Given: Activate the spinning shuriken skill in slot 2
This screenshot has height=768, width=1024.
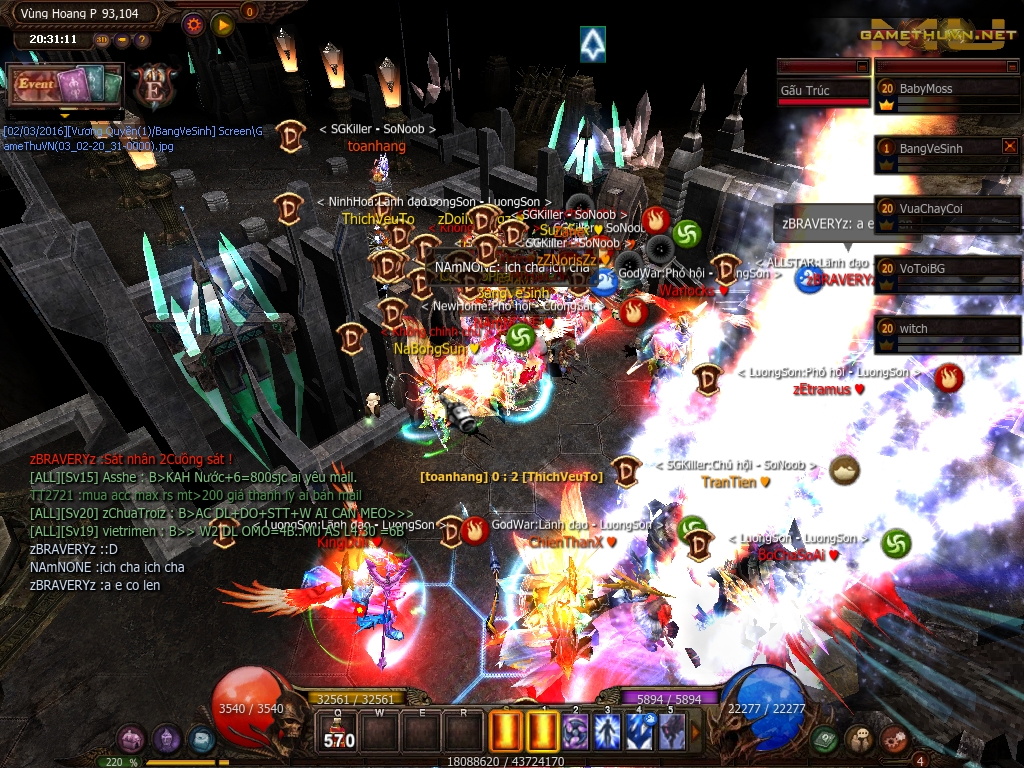Looking at the screenshot, I should (x=575, y=731).
